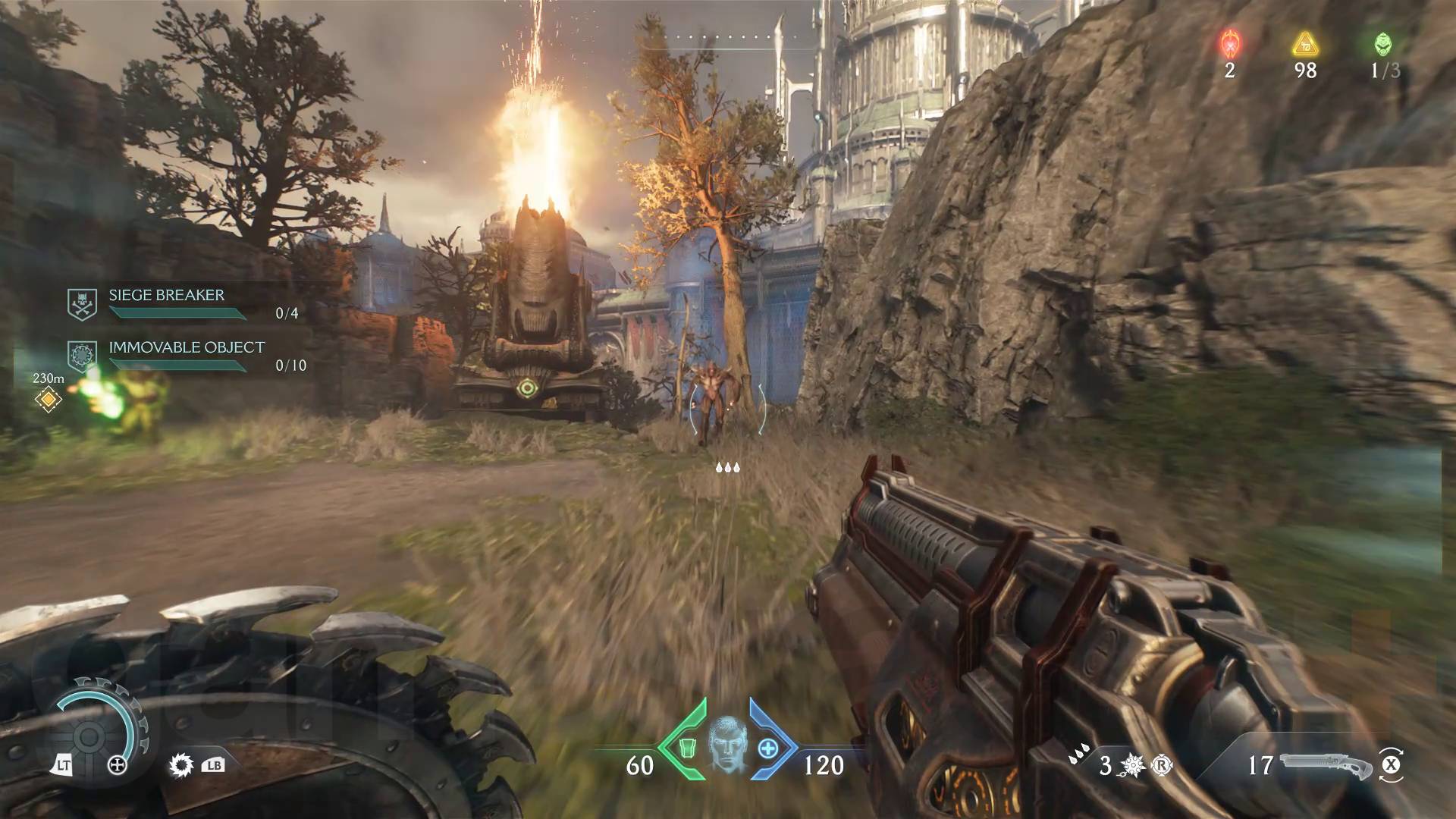Screen dimensions: 1456x819
Task: Click the spiked melee charge icon
Action: pos(1132,766)
